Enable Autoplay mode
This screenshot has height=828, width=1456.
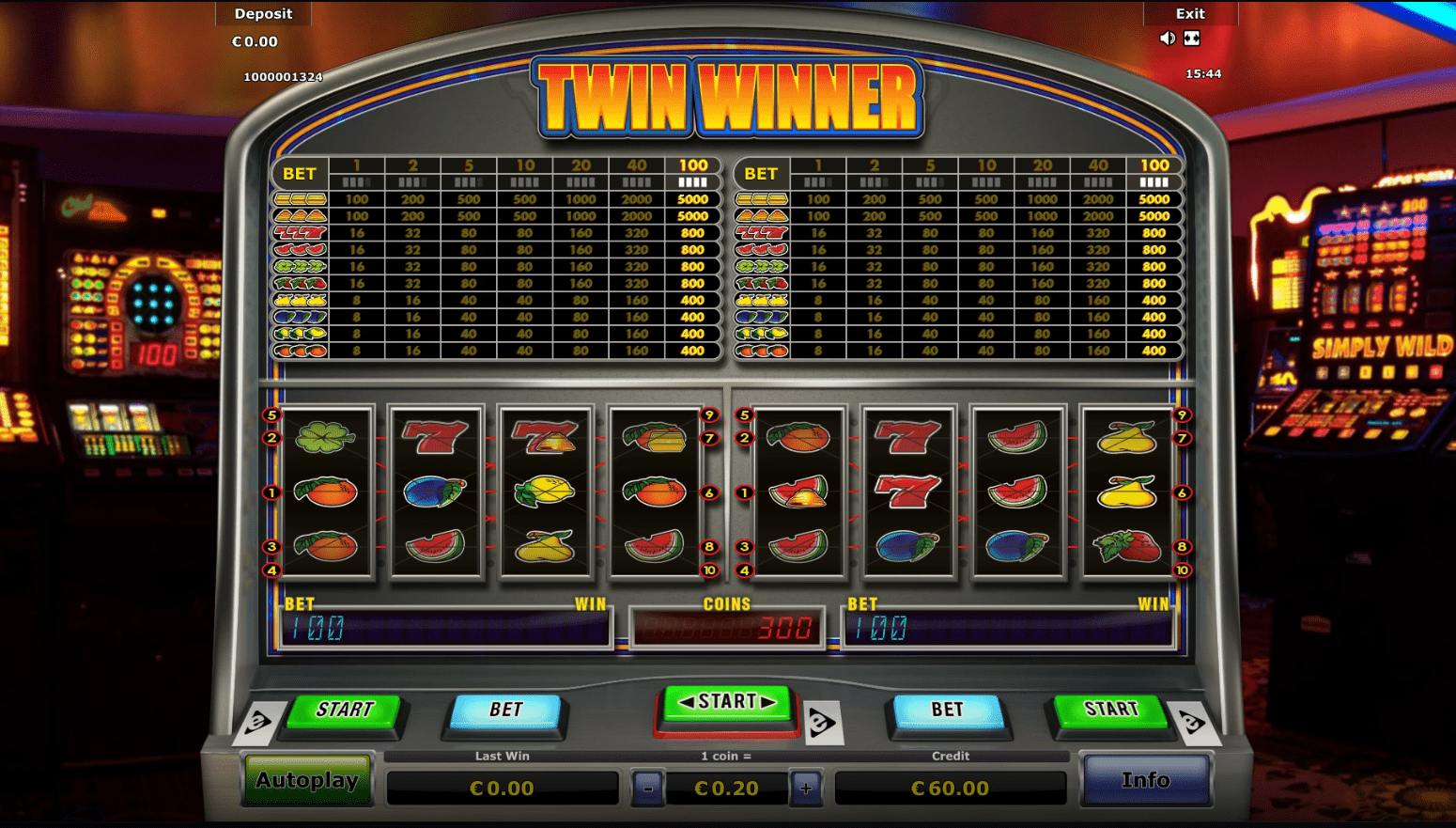coord(306,781)
